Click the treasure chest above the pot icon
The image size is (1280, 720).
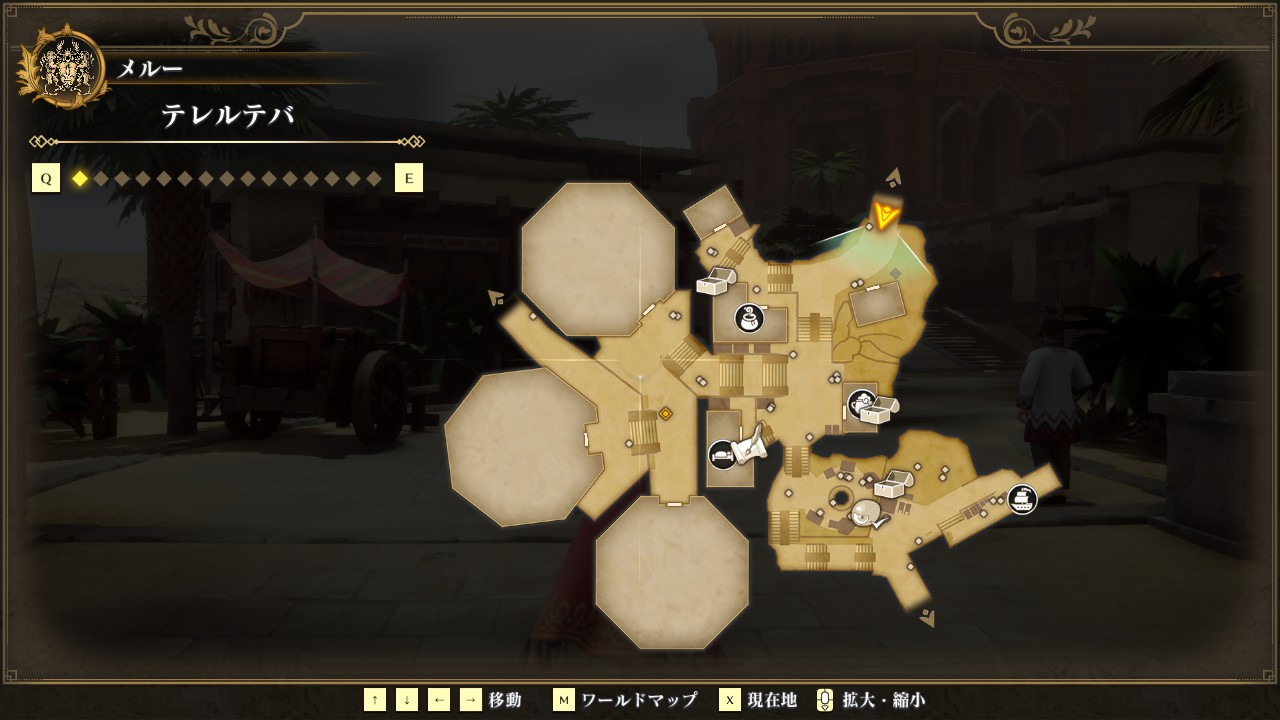(x=714, y=283)
